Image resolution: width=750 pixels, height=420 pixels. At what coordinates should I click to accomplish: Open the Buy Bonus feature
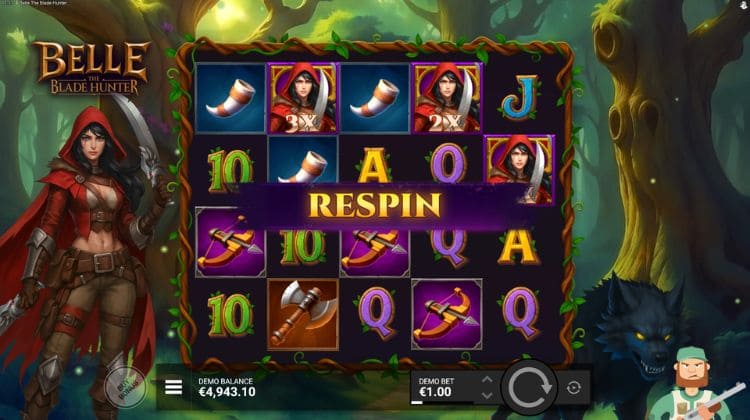121,383
